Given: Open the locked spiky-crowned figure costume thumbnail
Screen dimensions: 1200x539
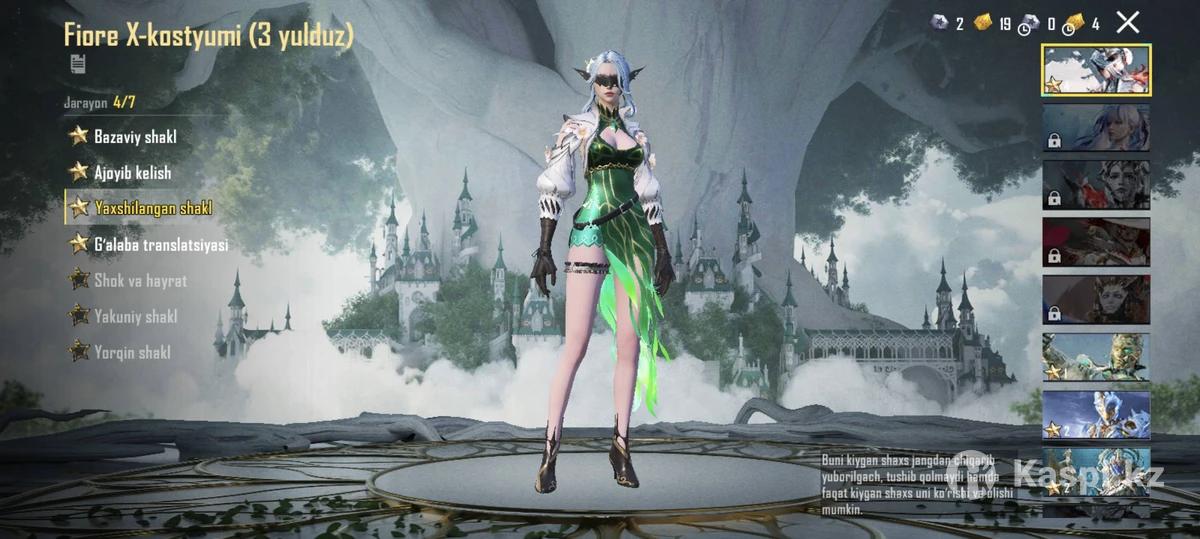Looking at the screenshot, I should click(x=1096, y=299).
